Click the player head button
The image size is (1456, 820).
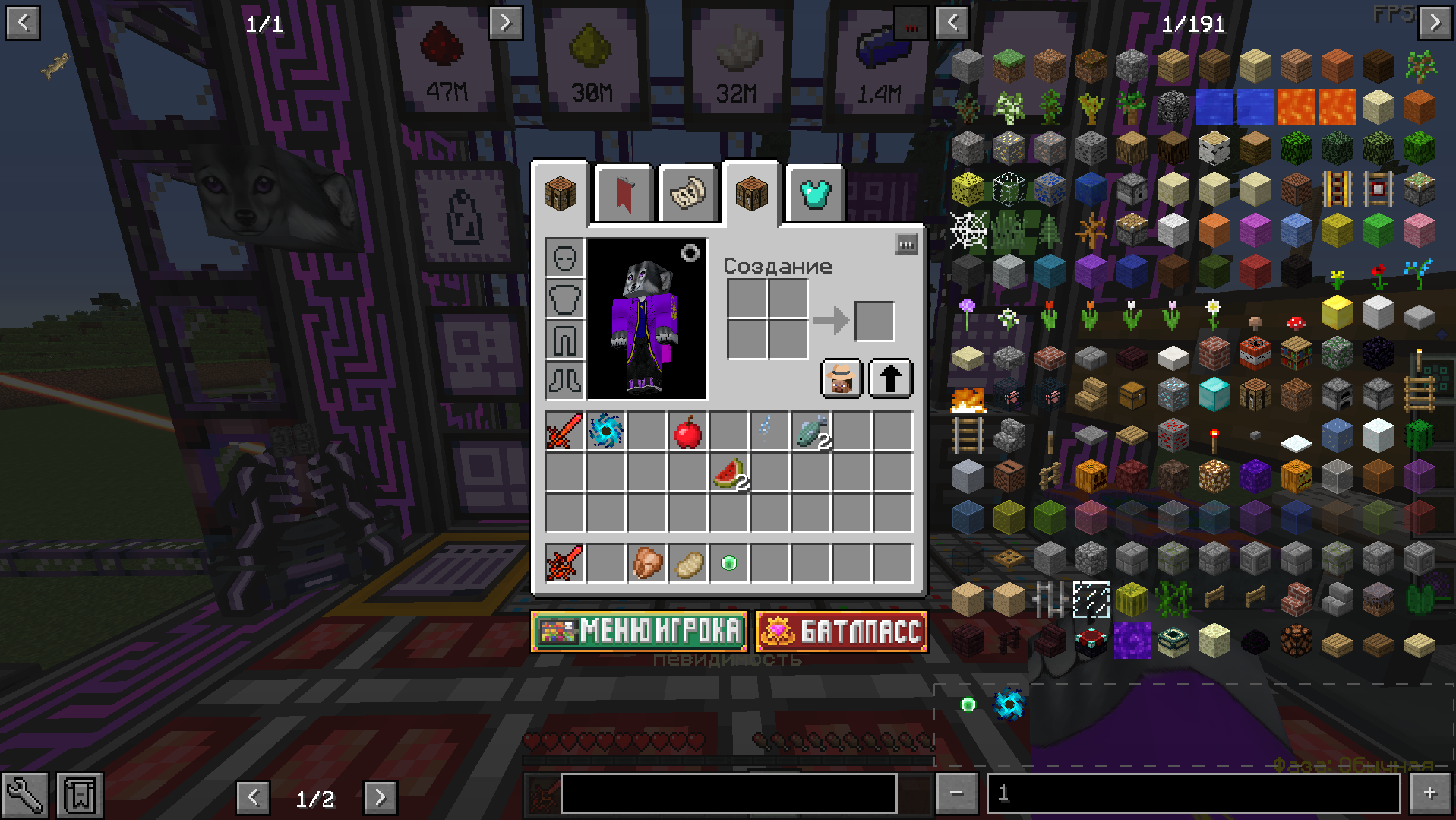coord(842,378)
